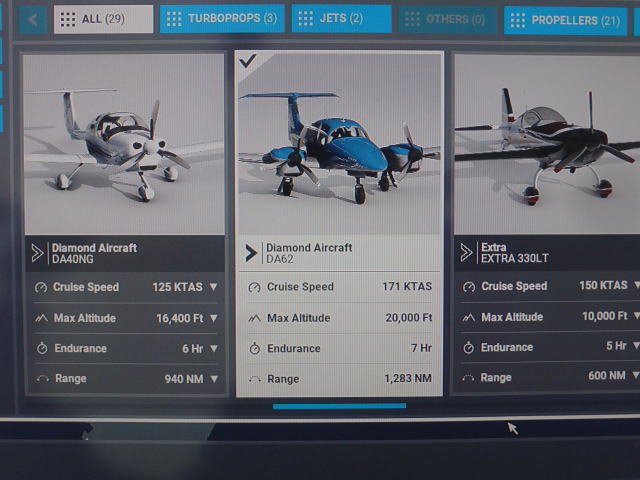Show all aircraft with the ALL filter
Viewport: 640px width, 480px height.
pos(103,19)
